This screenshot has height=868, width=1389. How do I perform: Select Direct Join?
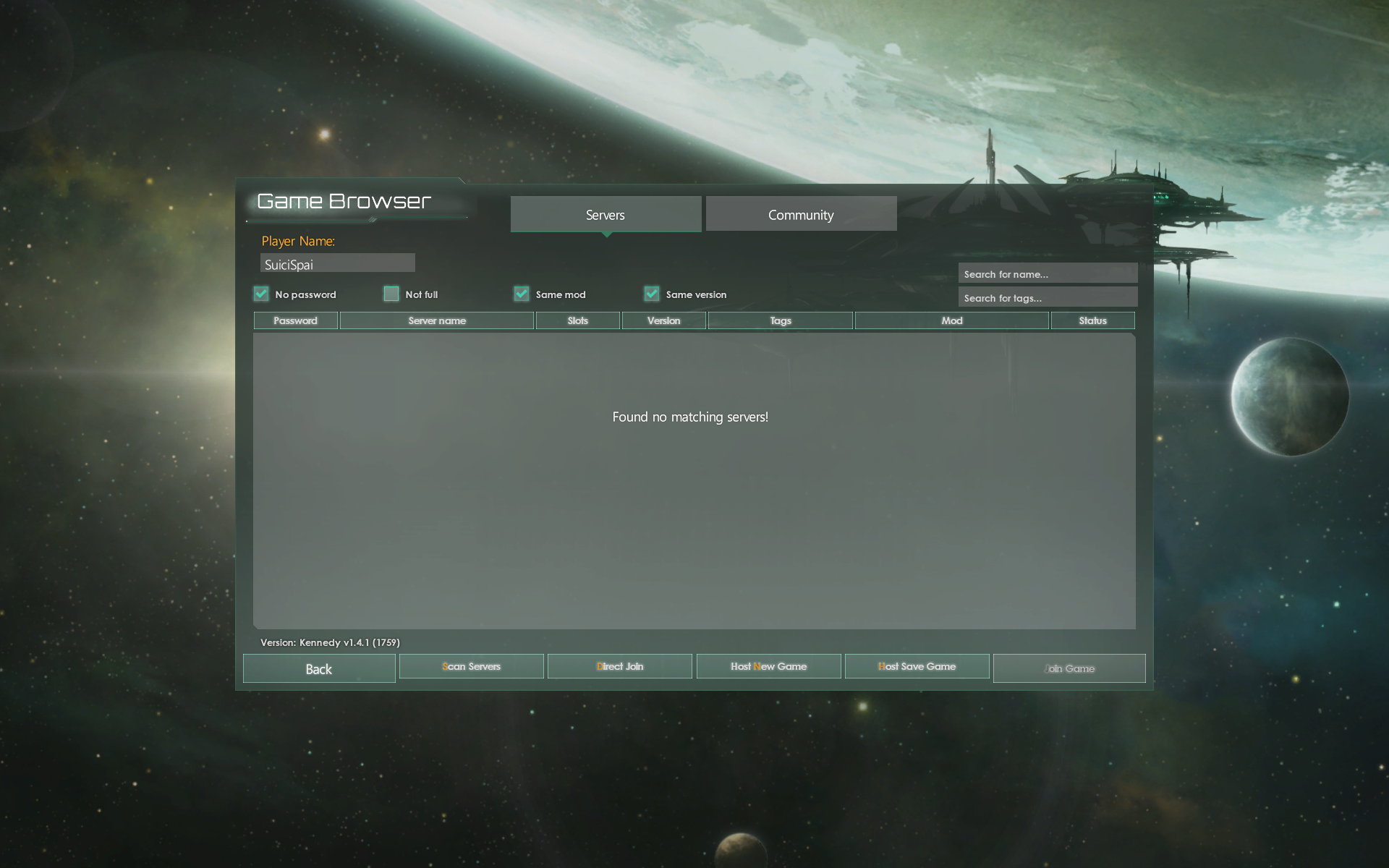pos(619,666)
